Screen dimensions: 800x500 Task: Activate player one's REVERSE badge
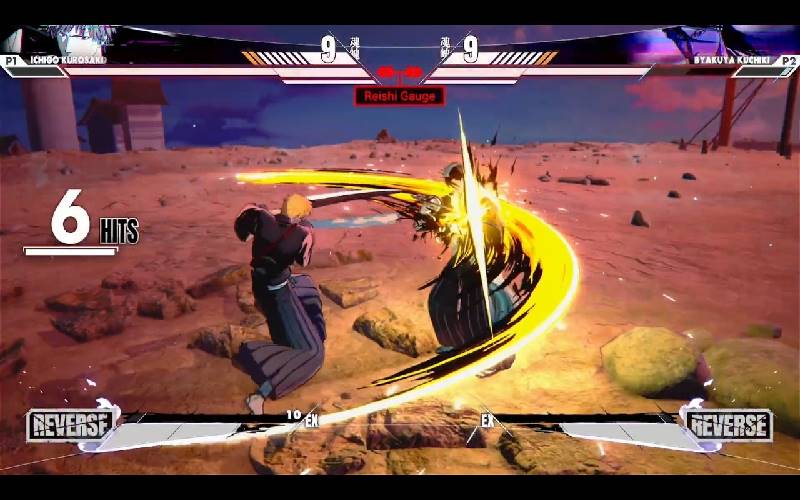[70, 425]
